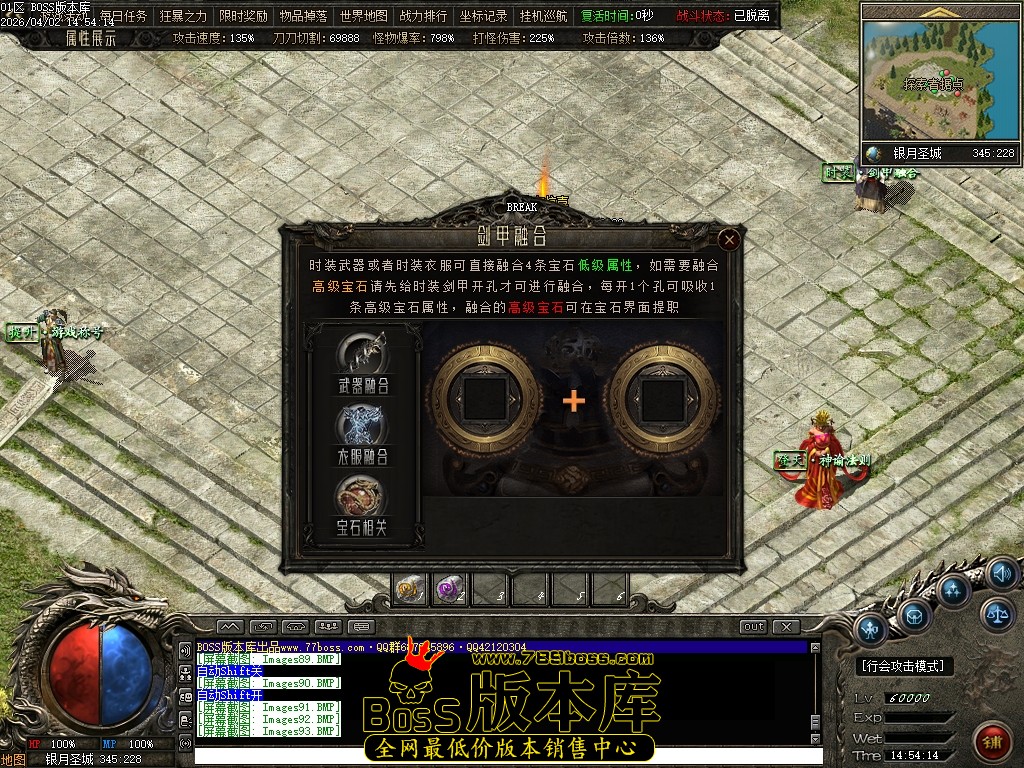Show the 限时奖励 timed rewards
Viewport: 1024px width, 768px height.
click(x=244, y=16)
